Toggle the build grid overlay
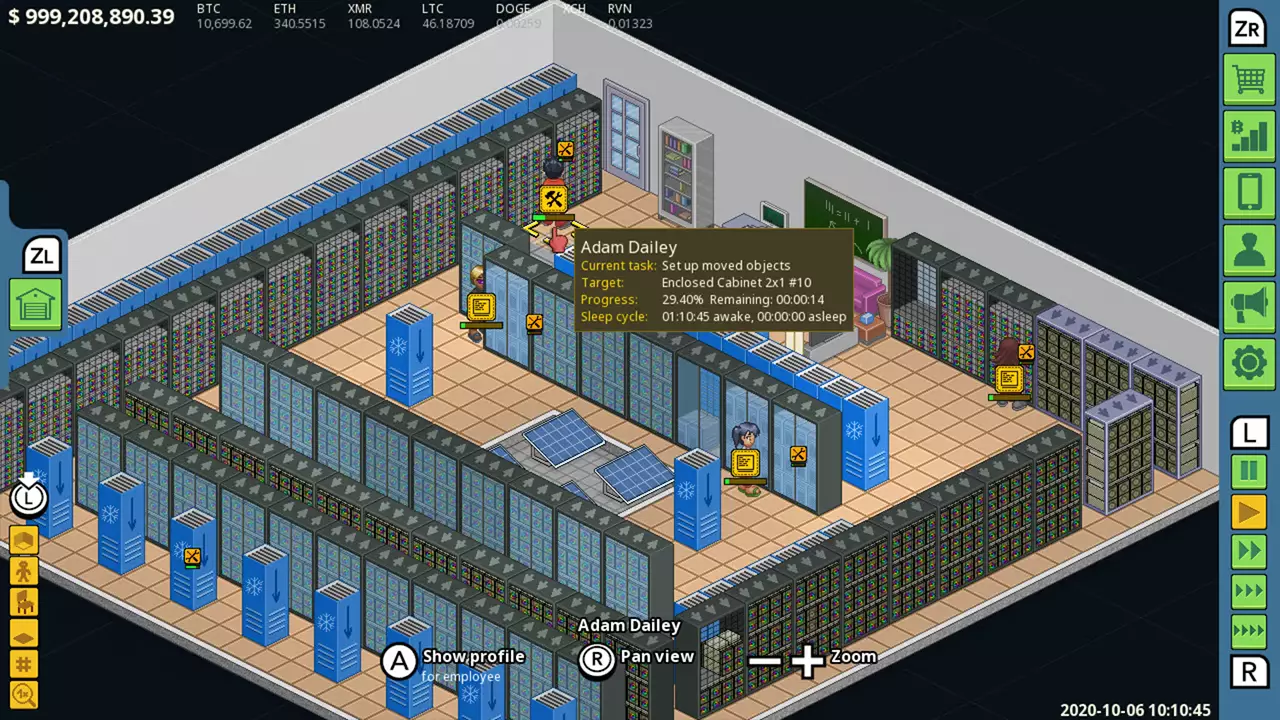The width and height of the screenshot is (1280, 720). click(24, 665)
